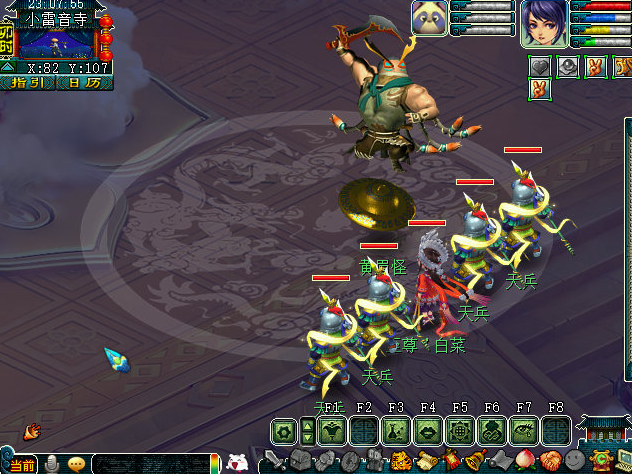Screen dimensions: 632x474
Task: Open the yellow speech bubble chat icon
Action: point(76,464)
